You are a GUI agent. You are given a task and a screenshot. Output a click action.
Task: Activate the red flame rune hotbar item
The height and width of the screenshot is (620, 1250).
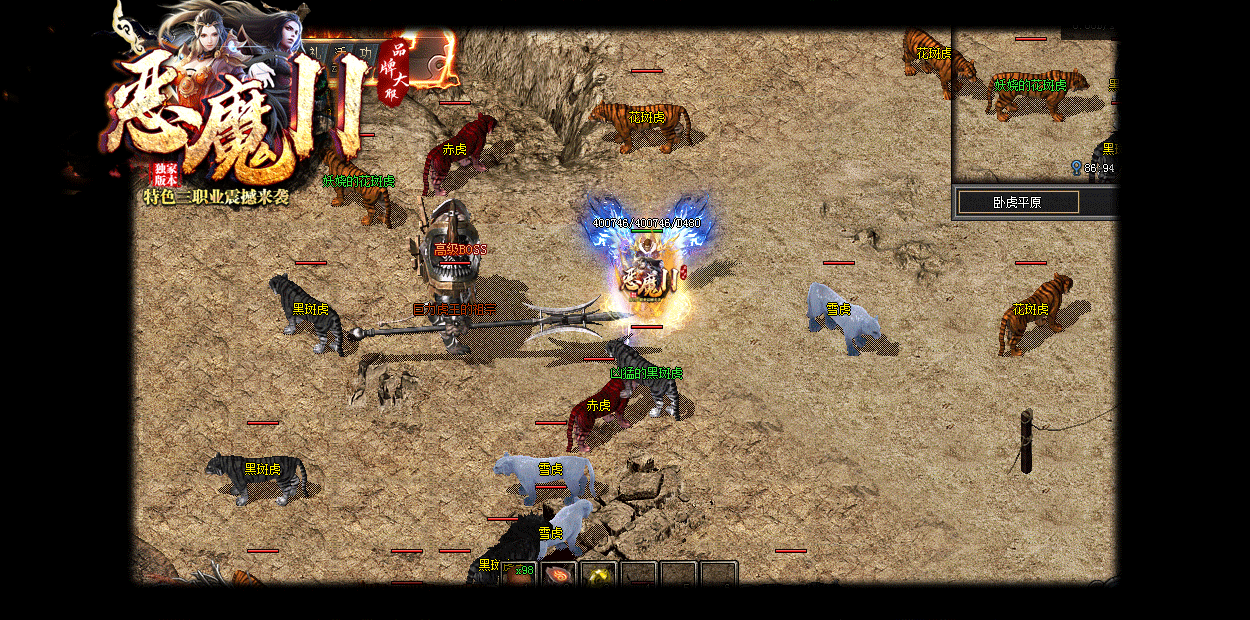coord(559,574)
